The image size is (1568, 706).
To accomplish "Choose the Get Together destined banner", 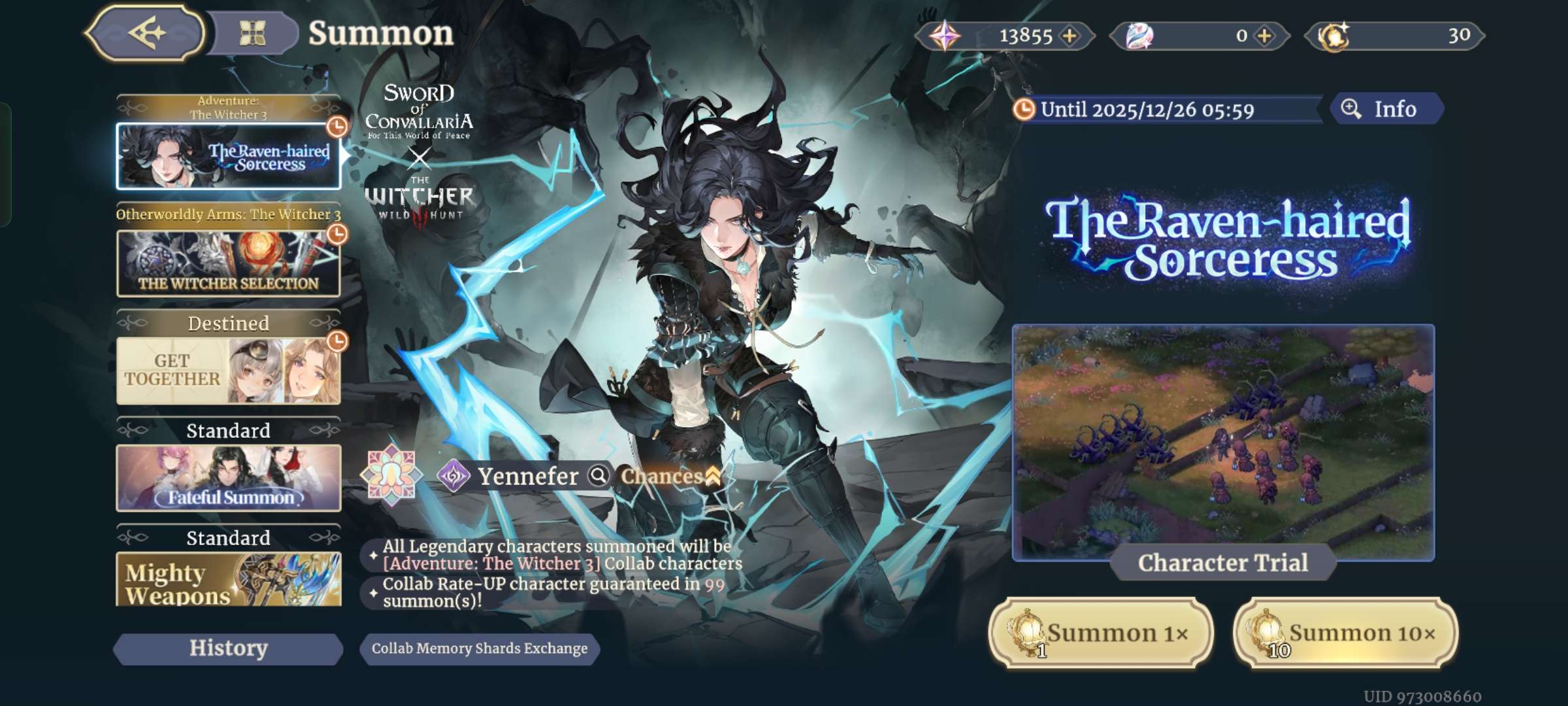I will 228,371.
